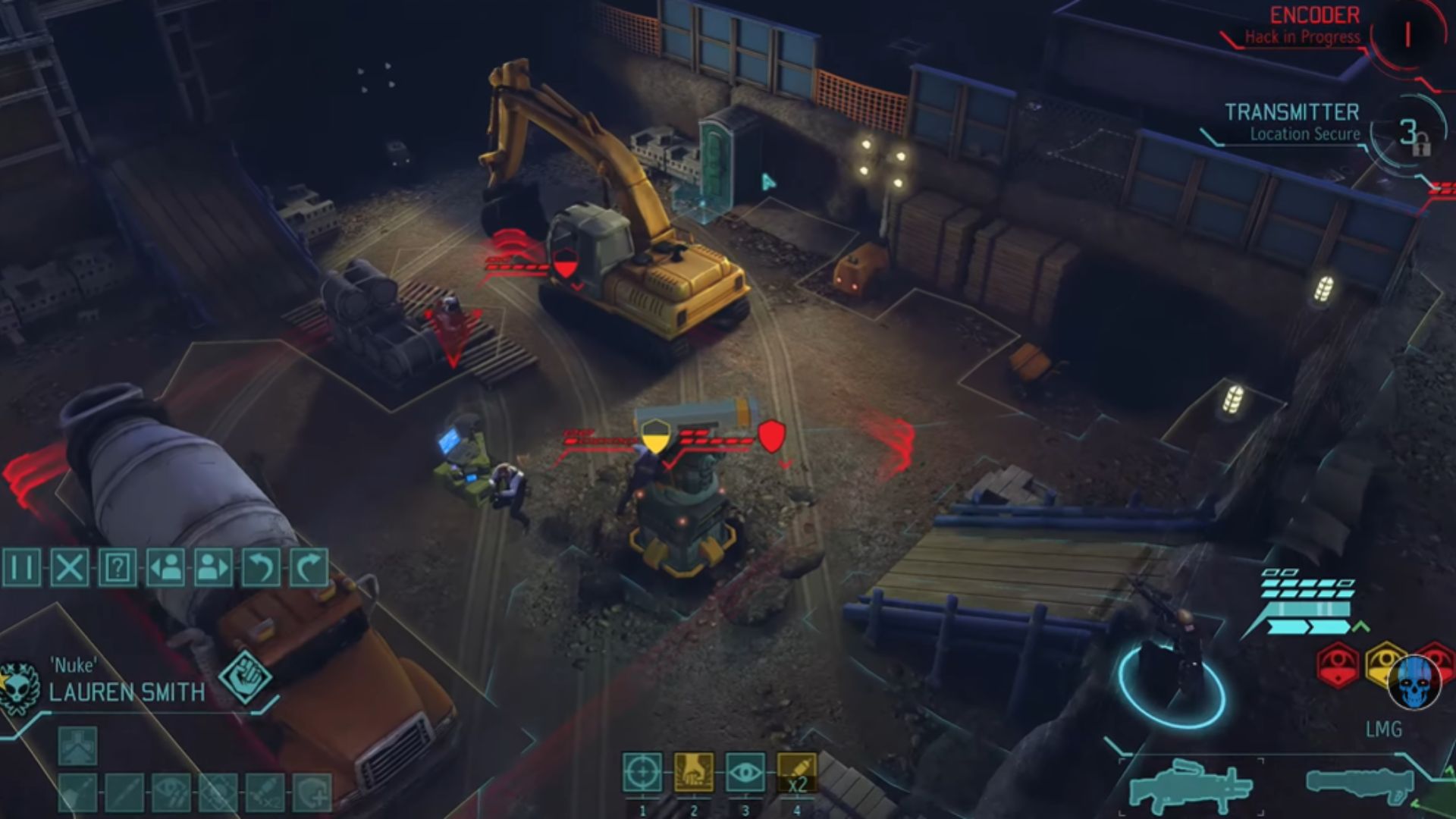
Task: Select the crosshair fire weapon ability
Action: 642,773
